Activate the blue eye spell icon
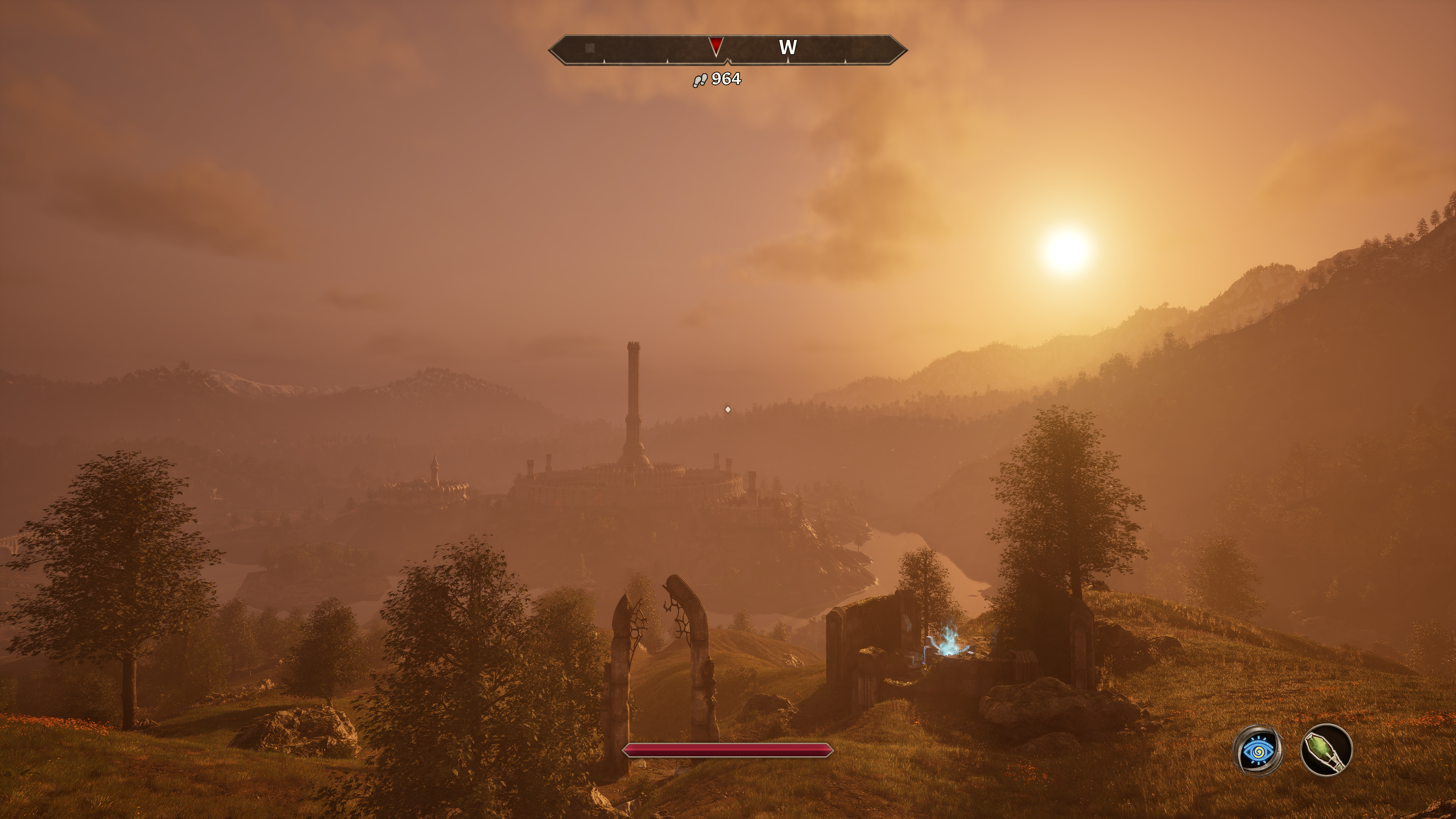Image resolution: width=1456 pixels, height=819 pixels. (1258, 751)
